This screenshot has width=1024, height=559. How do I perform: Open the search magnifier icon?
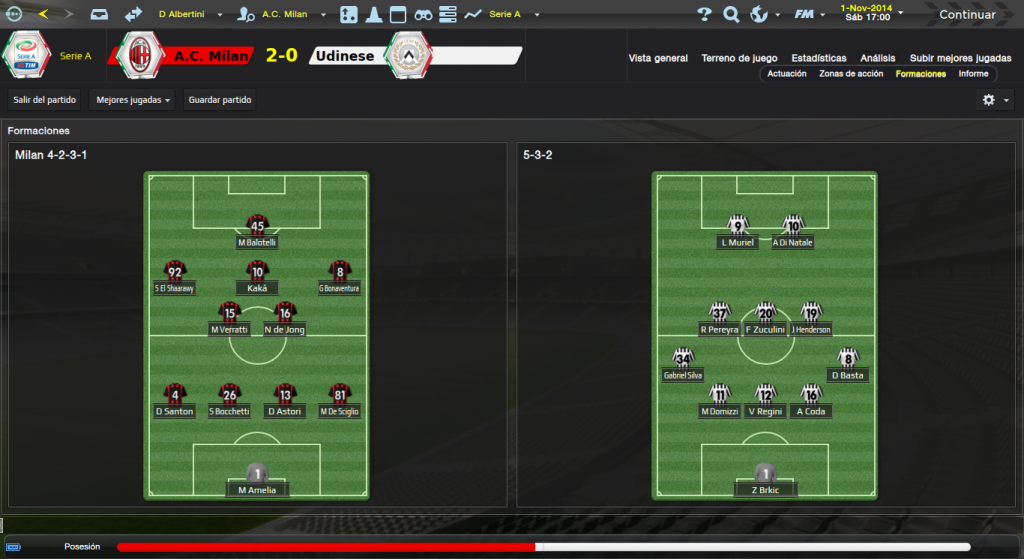731,15
